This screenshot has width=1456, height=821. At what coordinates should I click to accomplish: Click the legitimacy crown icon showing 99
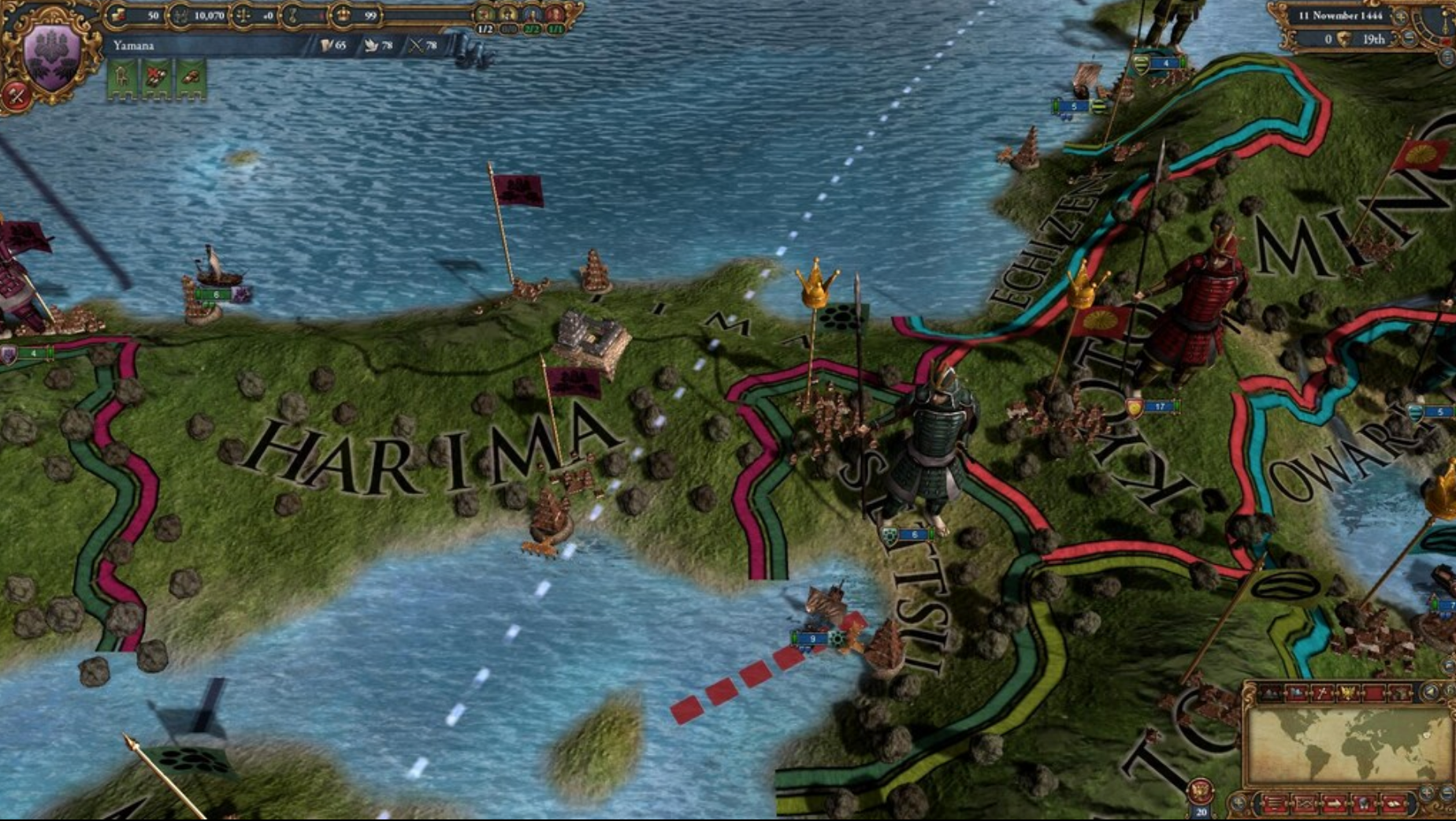click(344, 16)
